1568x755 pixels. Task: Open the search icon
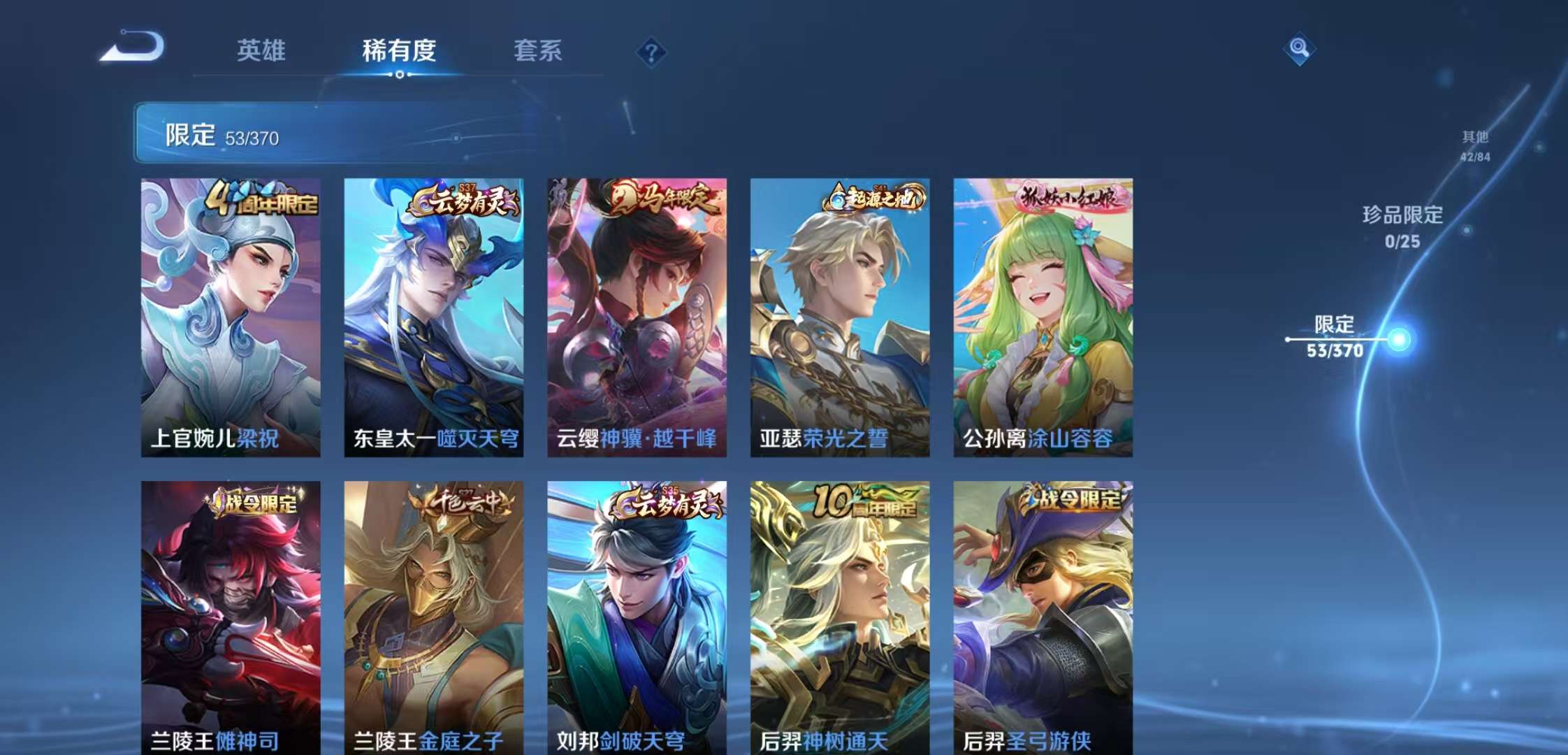pyautogui.click(x=1301, y=49)
